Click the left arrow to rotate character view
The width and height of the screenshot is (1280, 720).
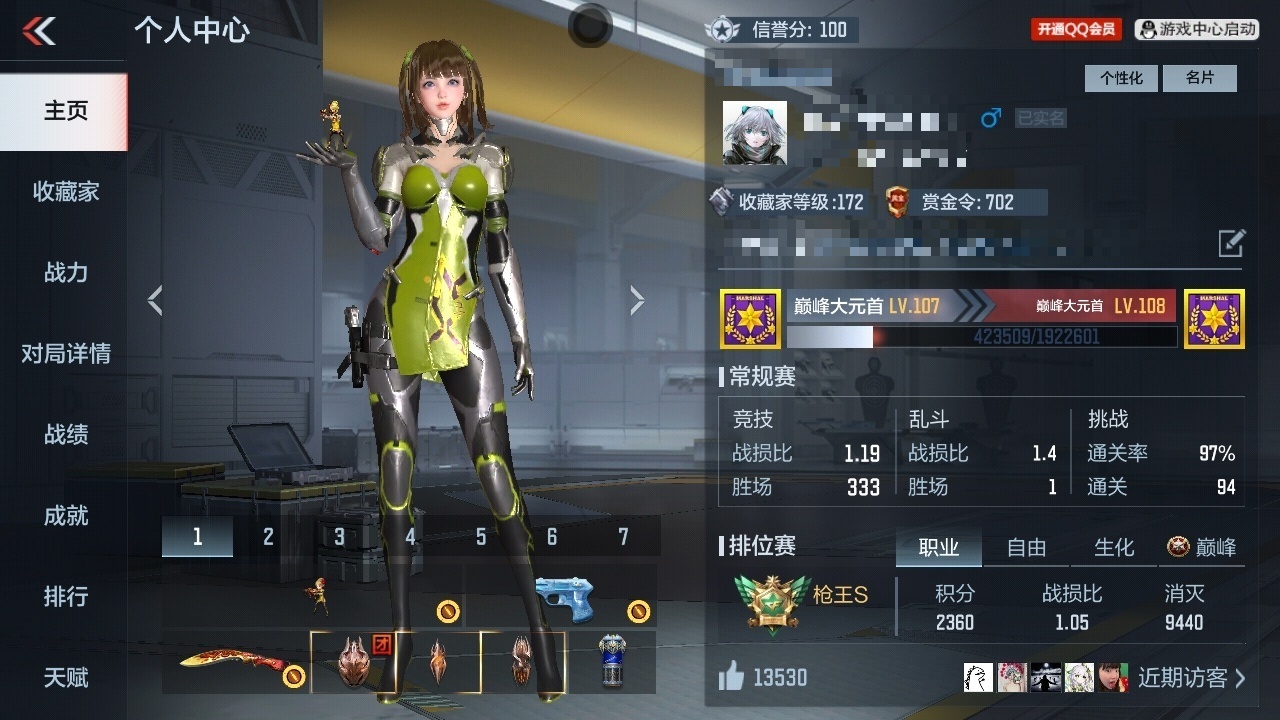[155, 300]
